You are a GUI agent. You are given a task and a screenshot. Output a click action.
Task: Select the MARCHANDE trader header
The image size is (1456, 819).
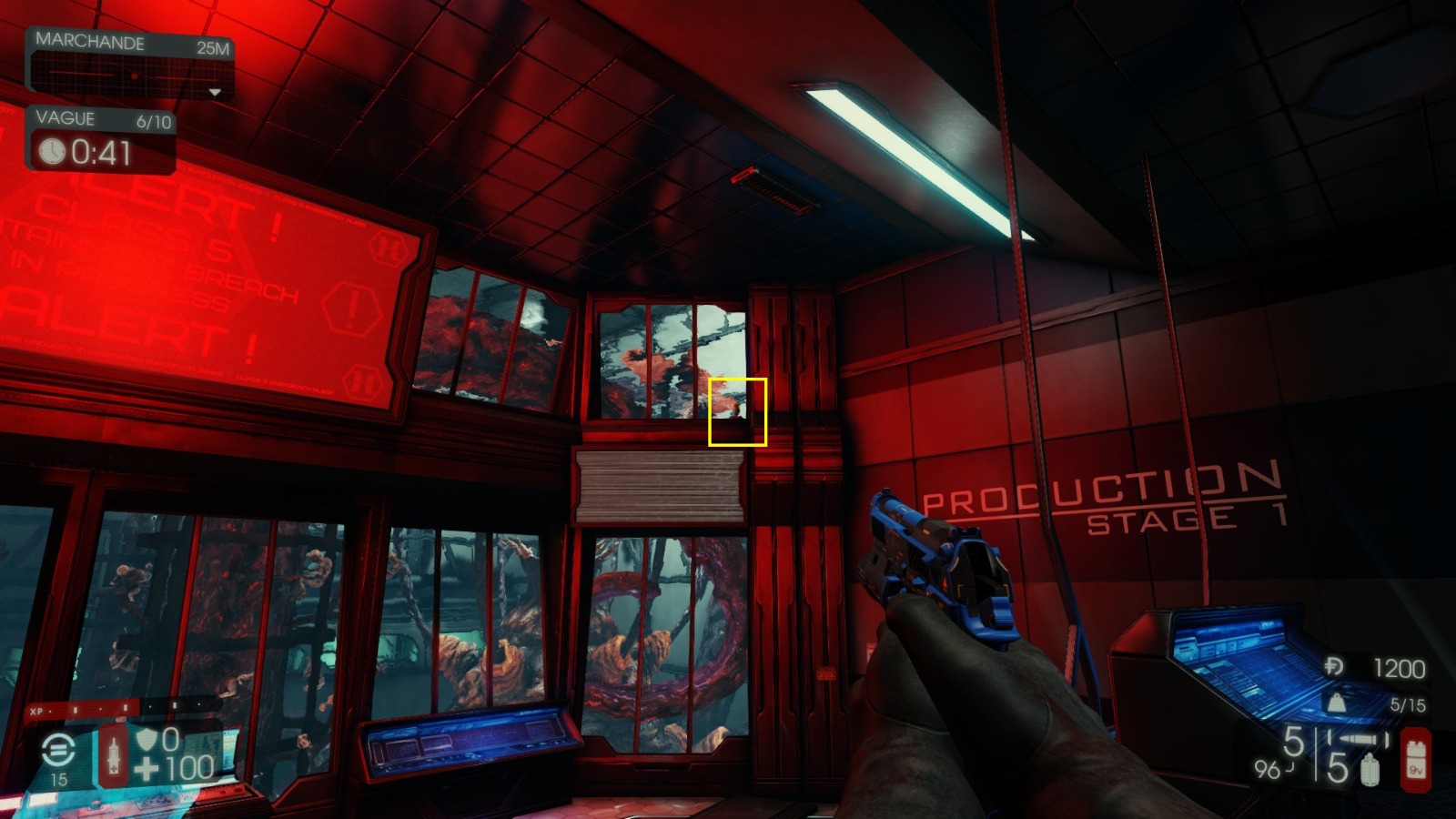point(91,41)
